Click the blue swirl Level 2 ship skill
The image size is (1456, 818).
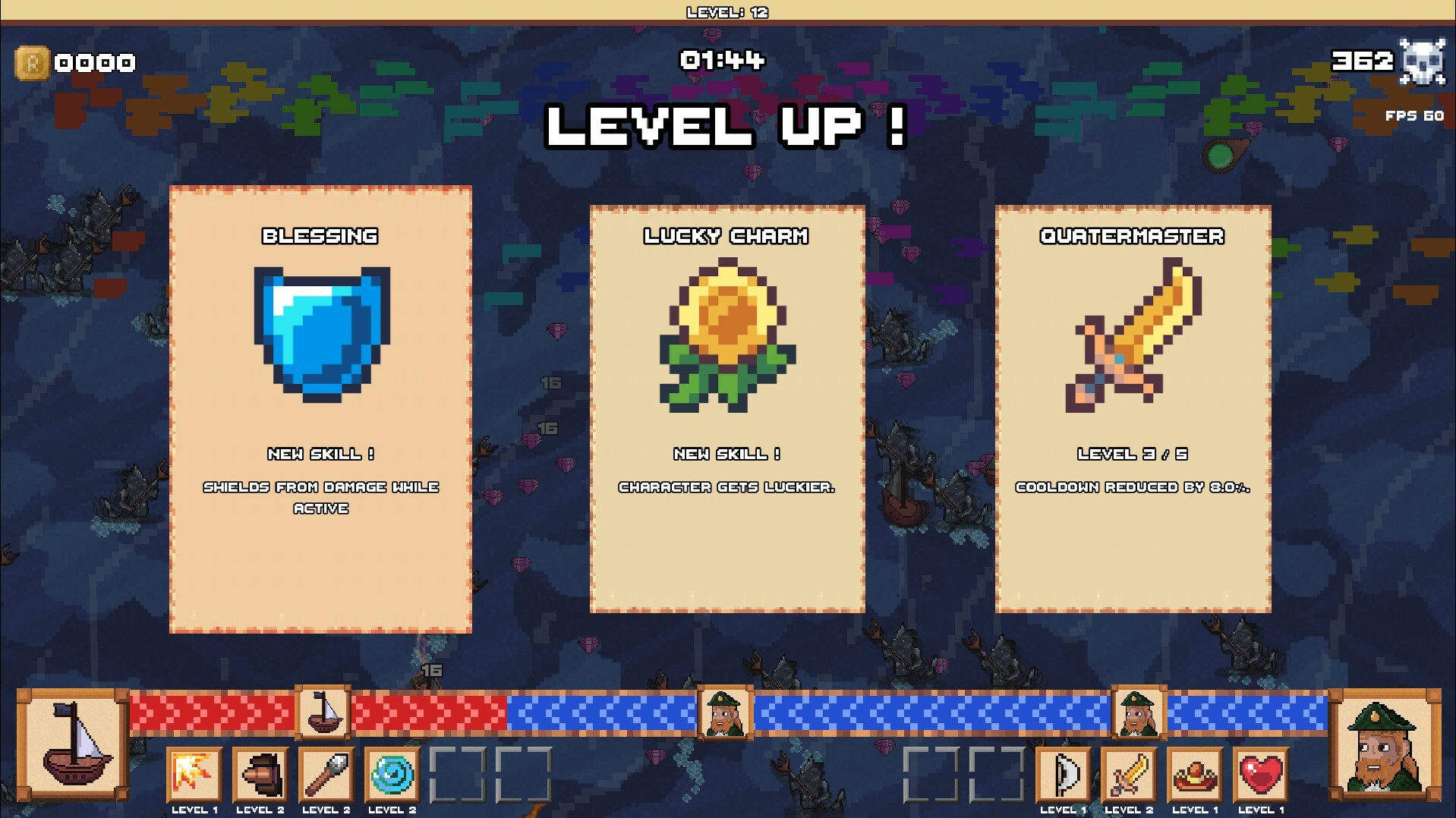pyautogui.click(x=392, y=775)
